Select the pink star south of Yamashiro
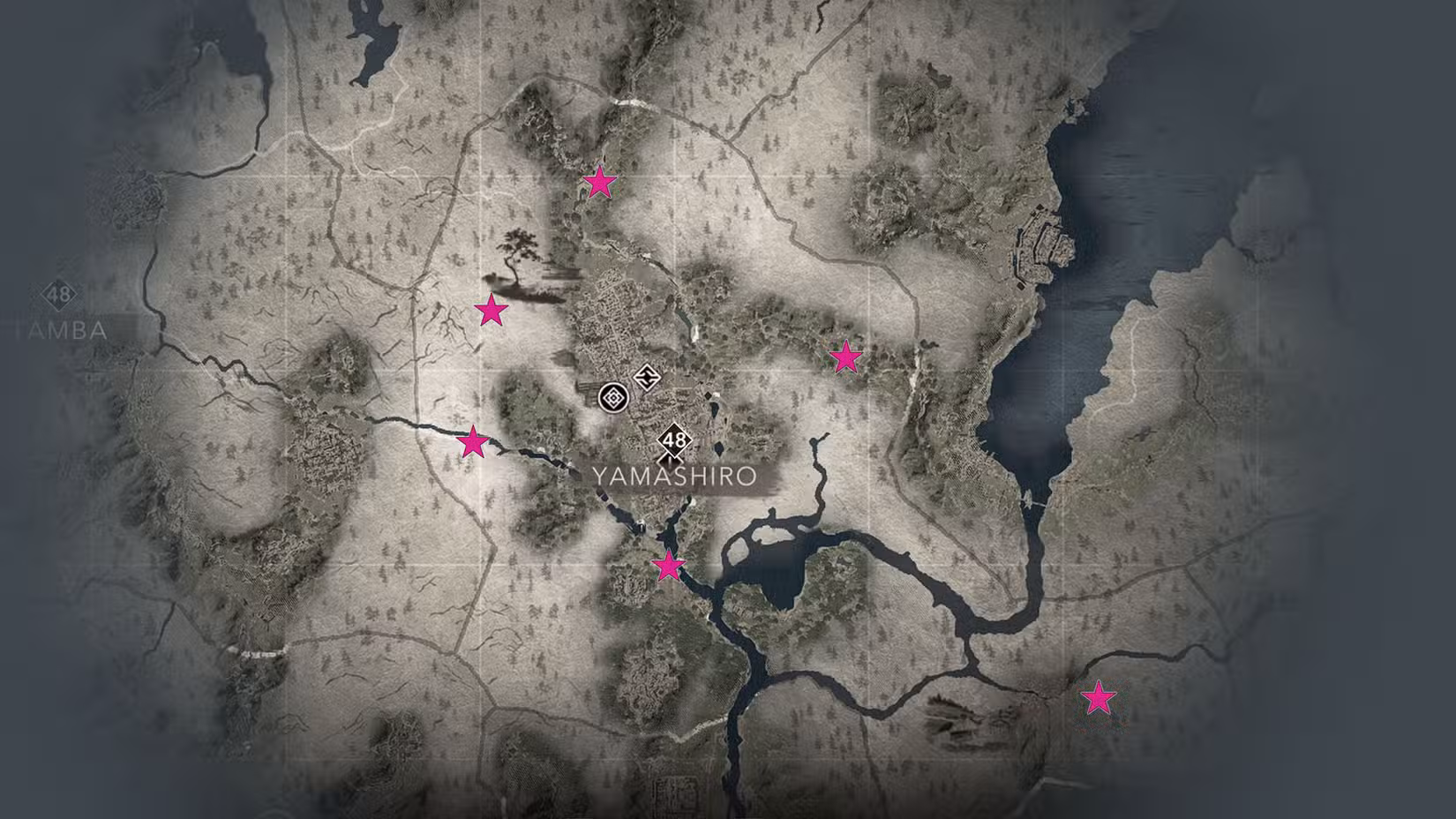Viewport: 1456px width, 819px height. point(666,567)
